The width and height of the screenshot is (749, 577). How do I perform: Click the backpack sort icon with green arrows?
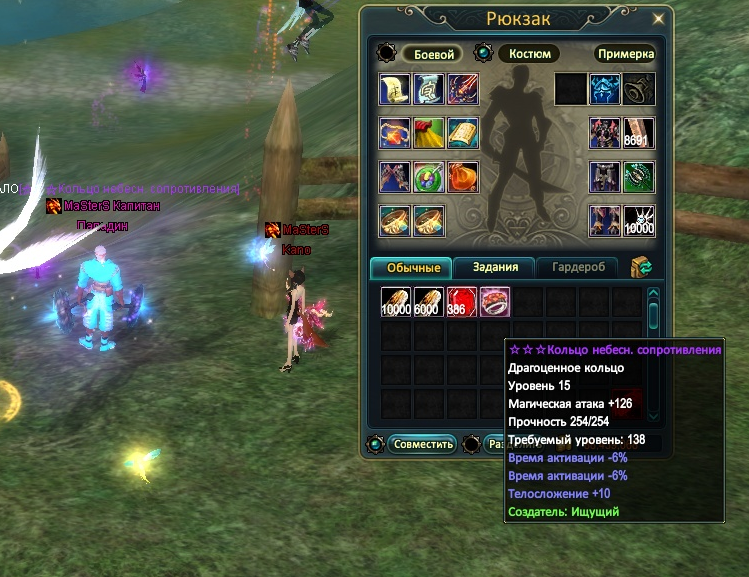(642, 266)
